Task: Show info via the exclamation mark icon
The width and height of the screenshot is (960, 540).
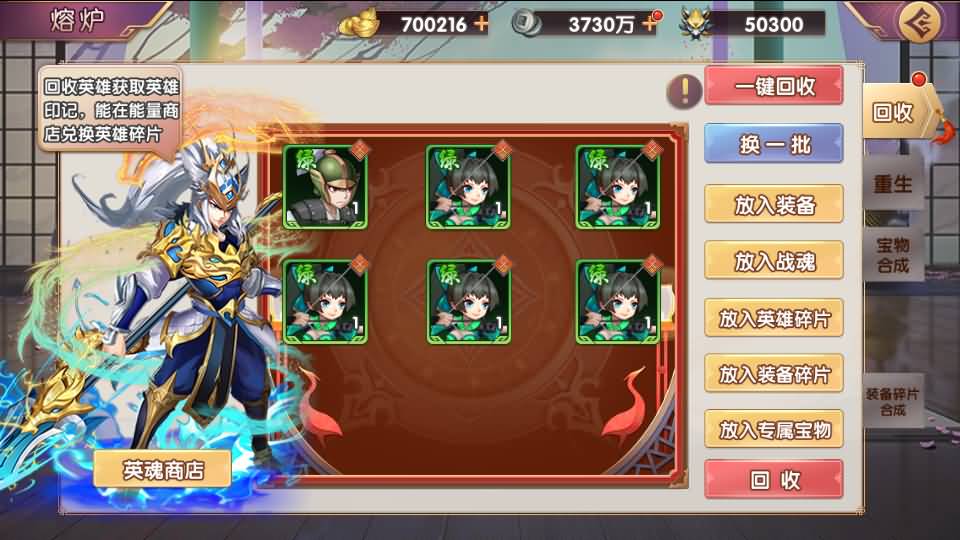Action: coord(684,91)
